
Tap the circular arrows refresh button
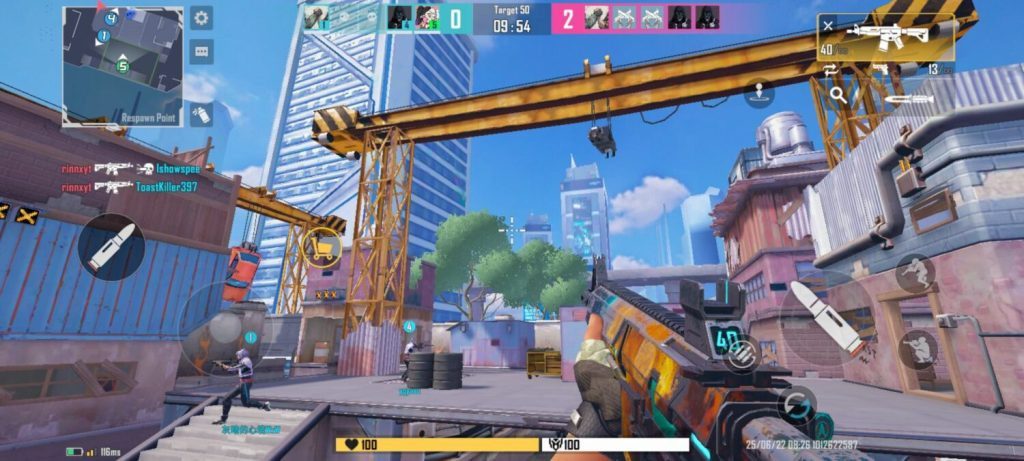tap(797, 404)
